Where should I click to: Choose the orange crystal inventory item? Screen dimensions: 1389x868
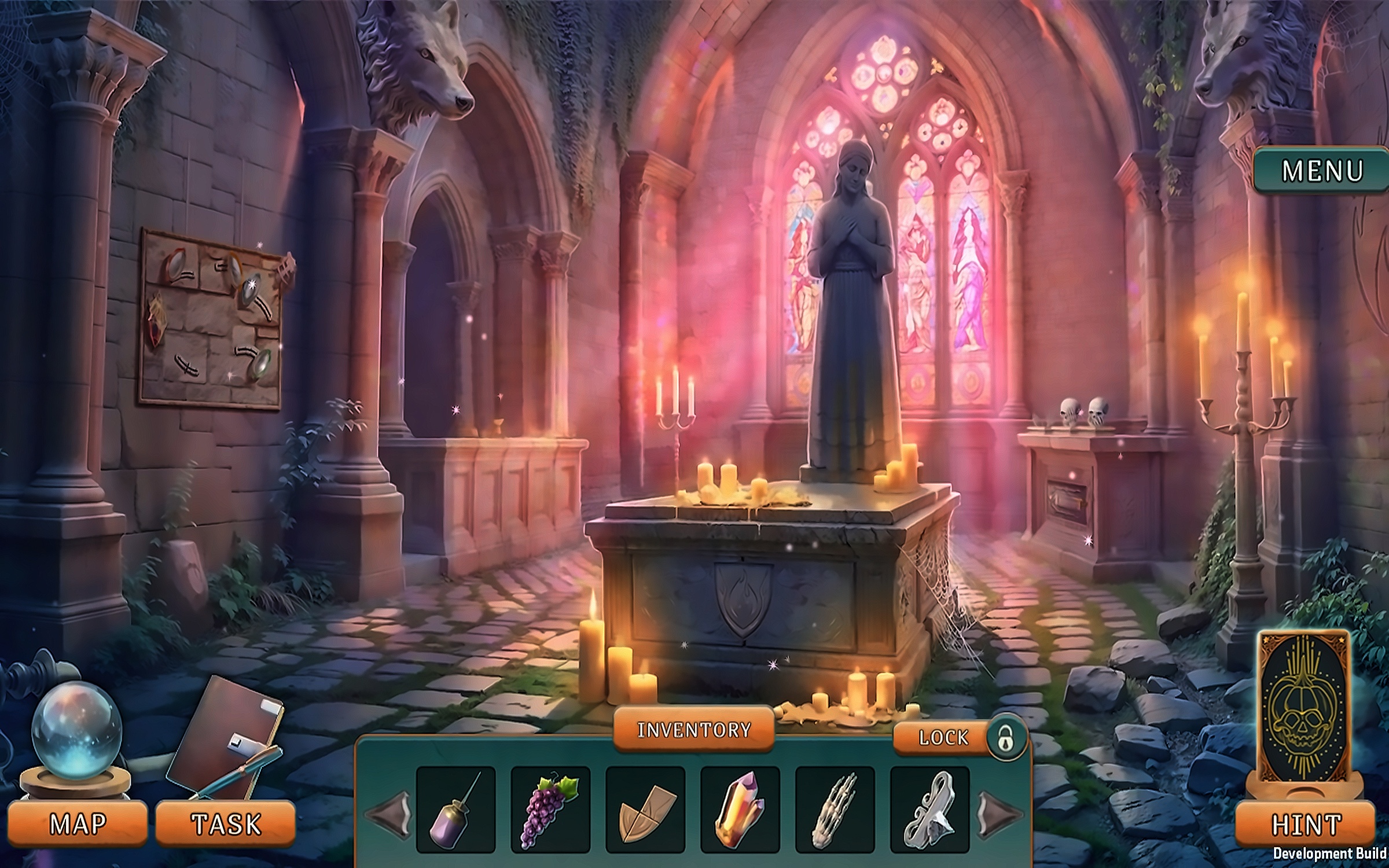tap(740, 810)
